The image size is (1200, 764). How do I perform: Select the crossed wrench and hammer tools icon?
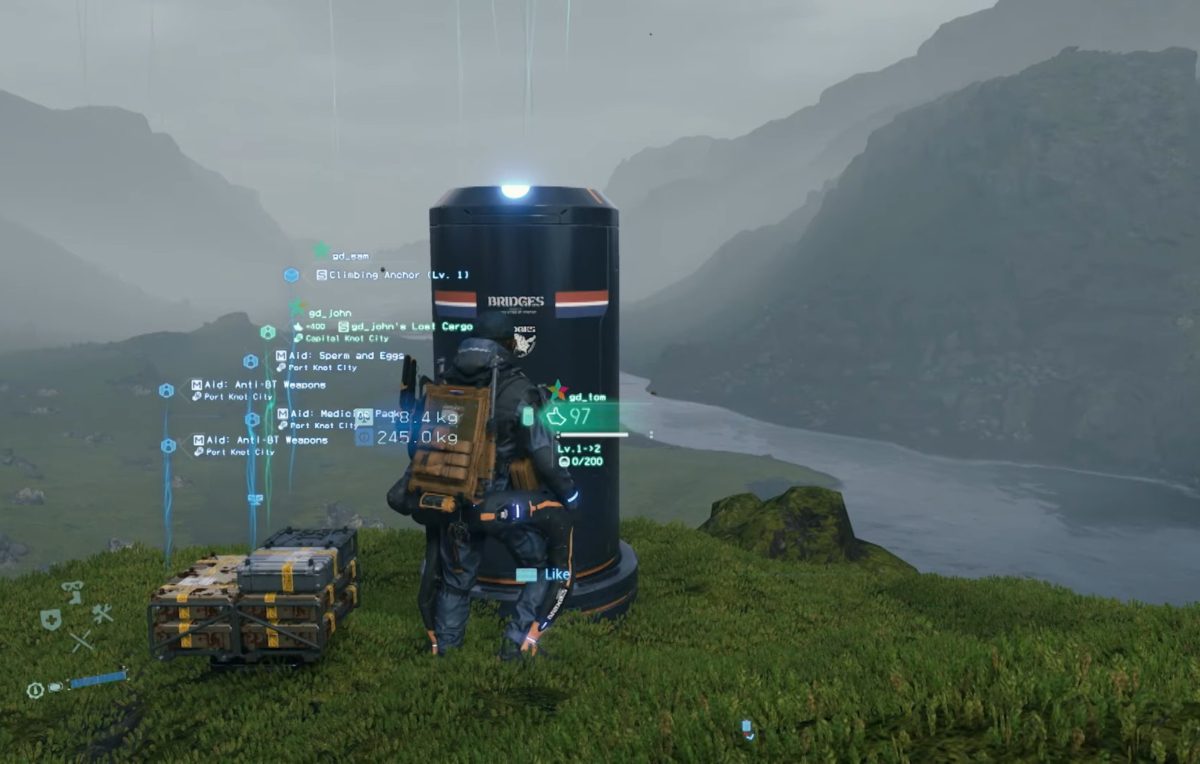click(101, 613)
